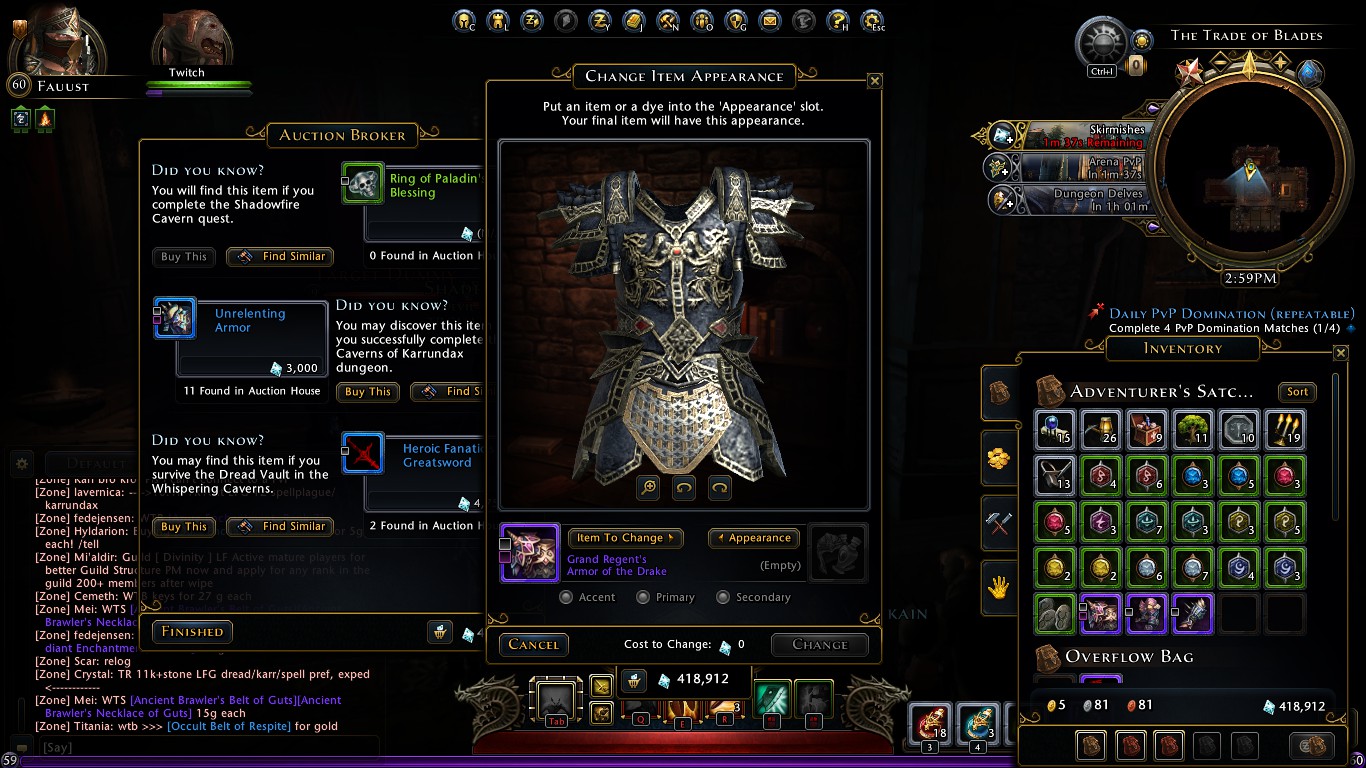Close the Inventory panel

(1341, 353)
